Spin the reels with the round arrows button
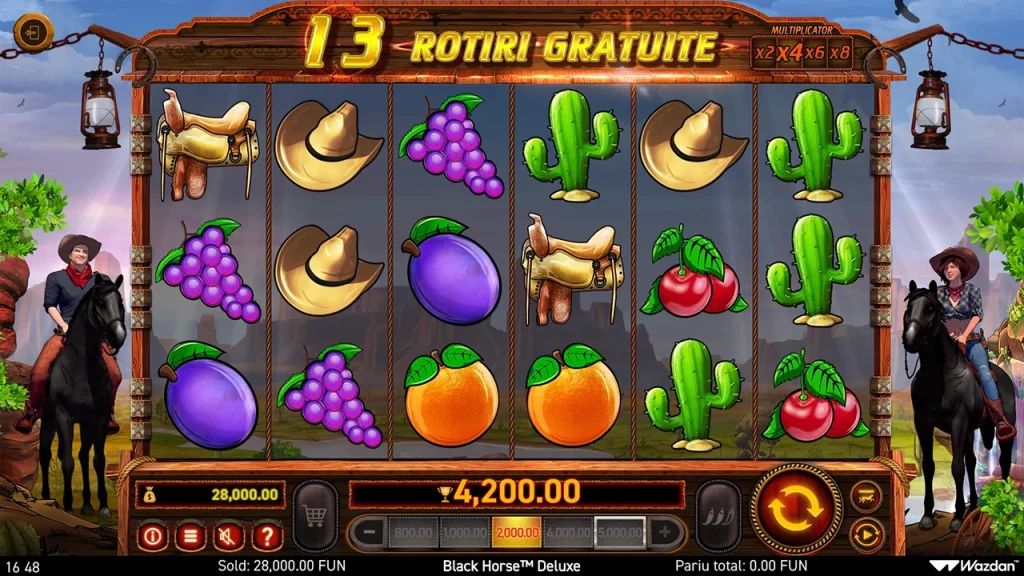 [x=796, y=508]
